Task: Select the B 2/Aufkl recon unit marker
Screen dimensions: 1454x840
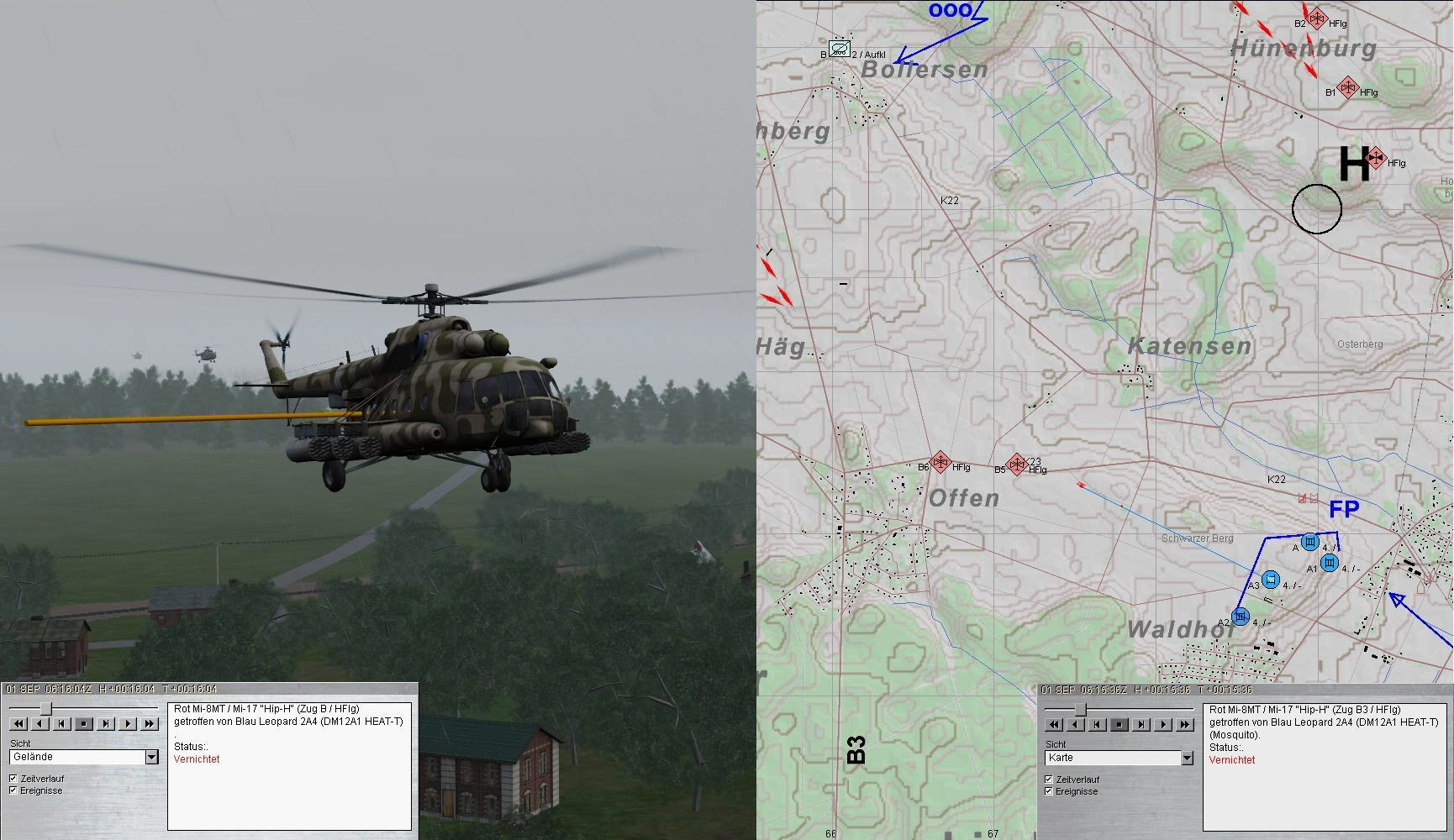Action: point(839,49)
